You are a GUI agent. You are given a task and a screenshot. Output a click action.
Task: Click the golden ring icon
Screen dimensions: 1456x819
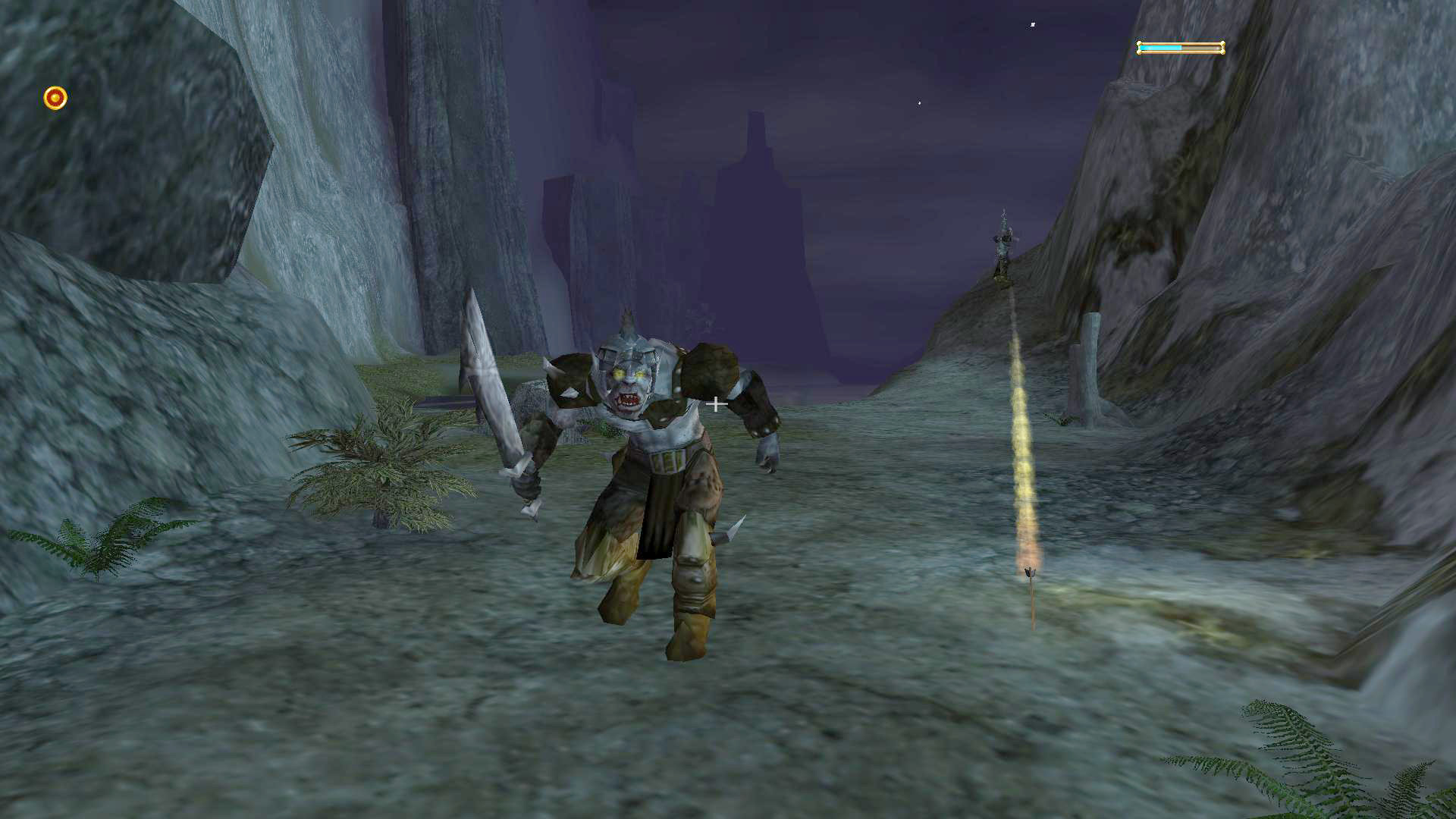55,98
